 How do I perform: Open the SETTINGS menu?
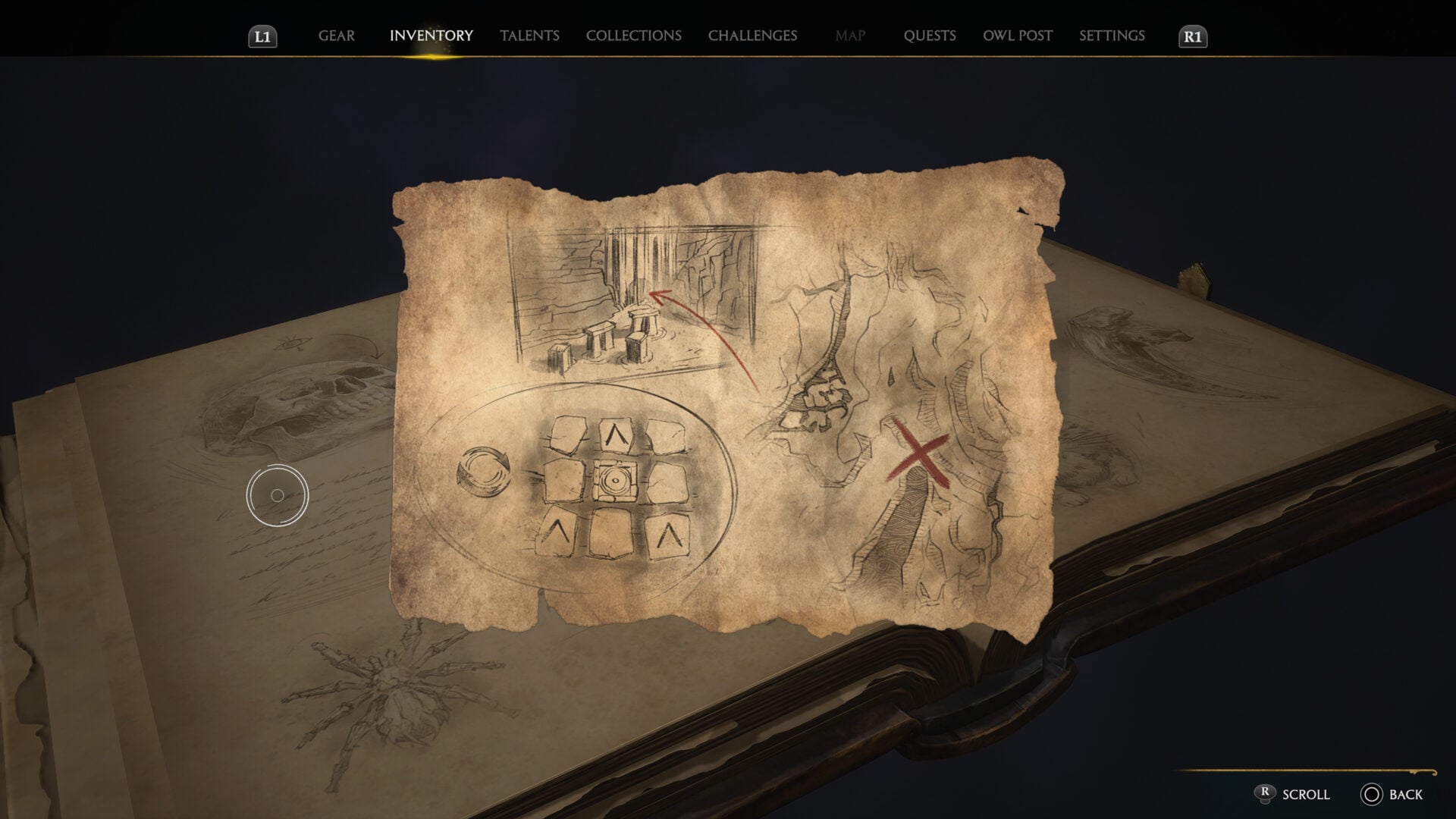[x=1112, y=35]
